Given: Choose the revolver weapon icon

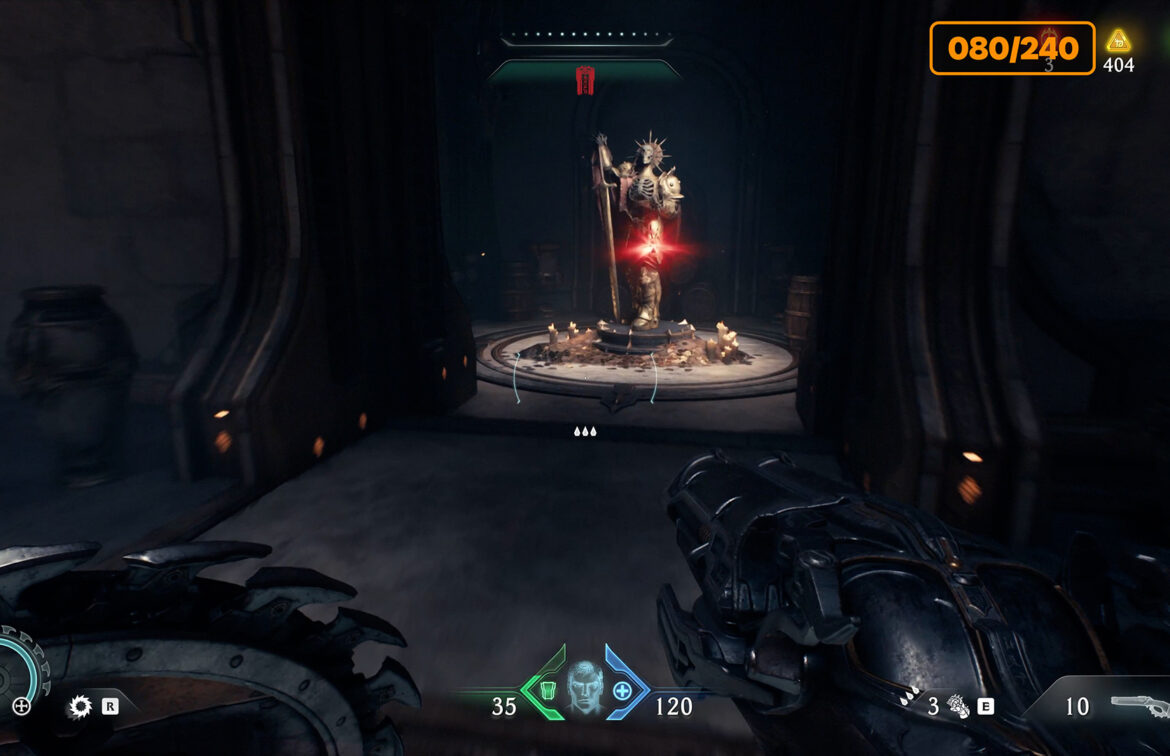Looking at the screenshot, I should tap(1138, 705).
